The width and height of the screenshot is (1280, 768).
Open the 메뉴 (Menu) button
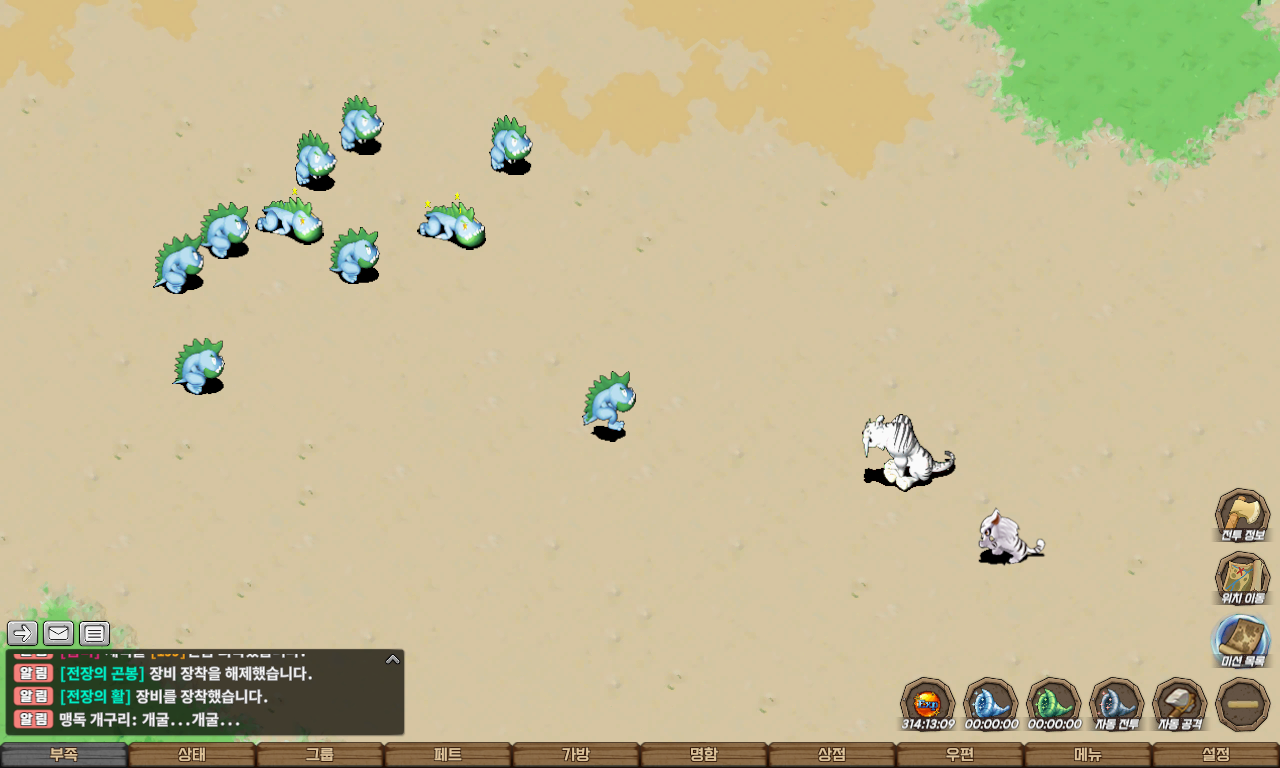coord(1087,755)
